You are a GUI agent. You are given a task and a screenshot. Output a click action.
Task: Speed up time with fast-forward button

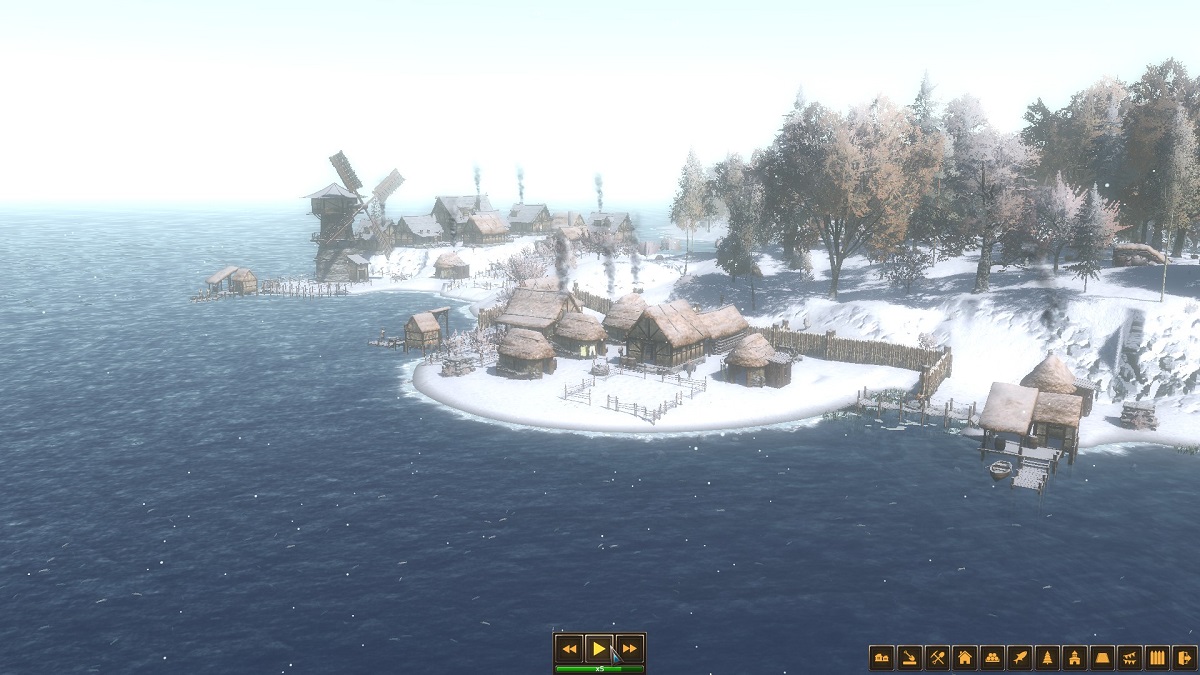629,648
